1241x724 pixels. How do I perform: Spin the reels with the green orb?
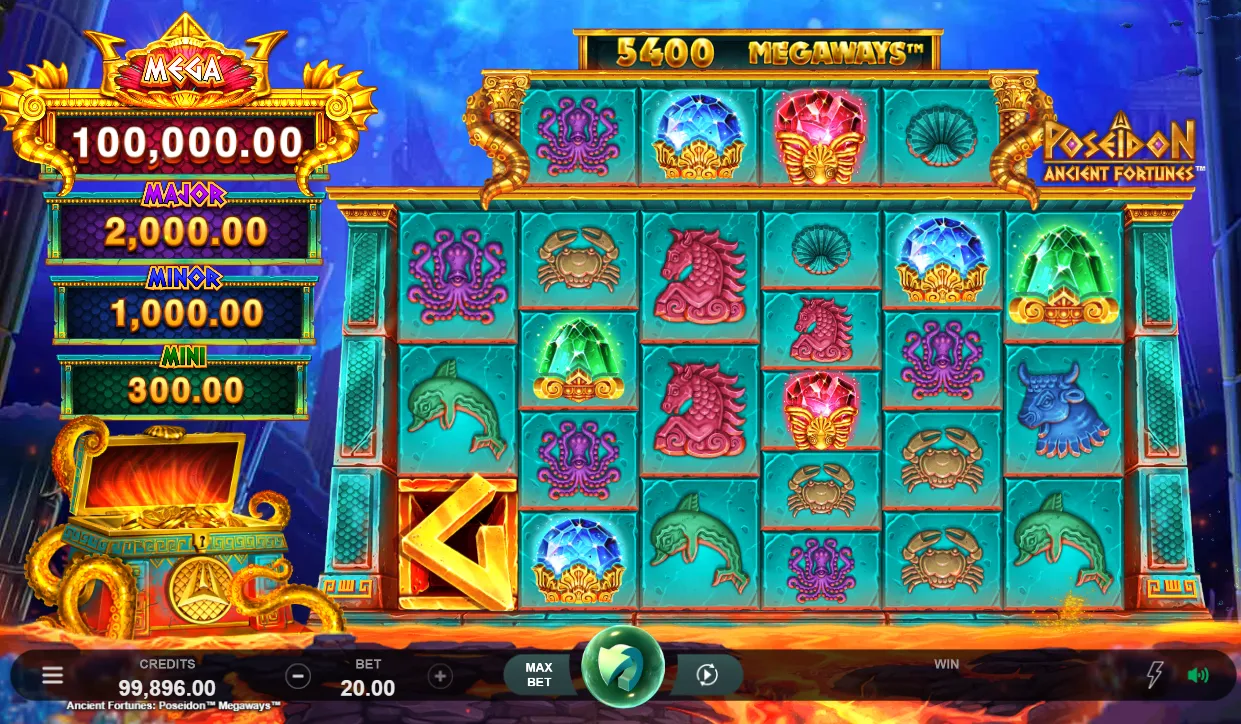tap(623, 667)
